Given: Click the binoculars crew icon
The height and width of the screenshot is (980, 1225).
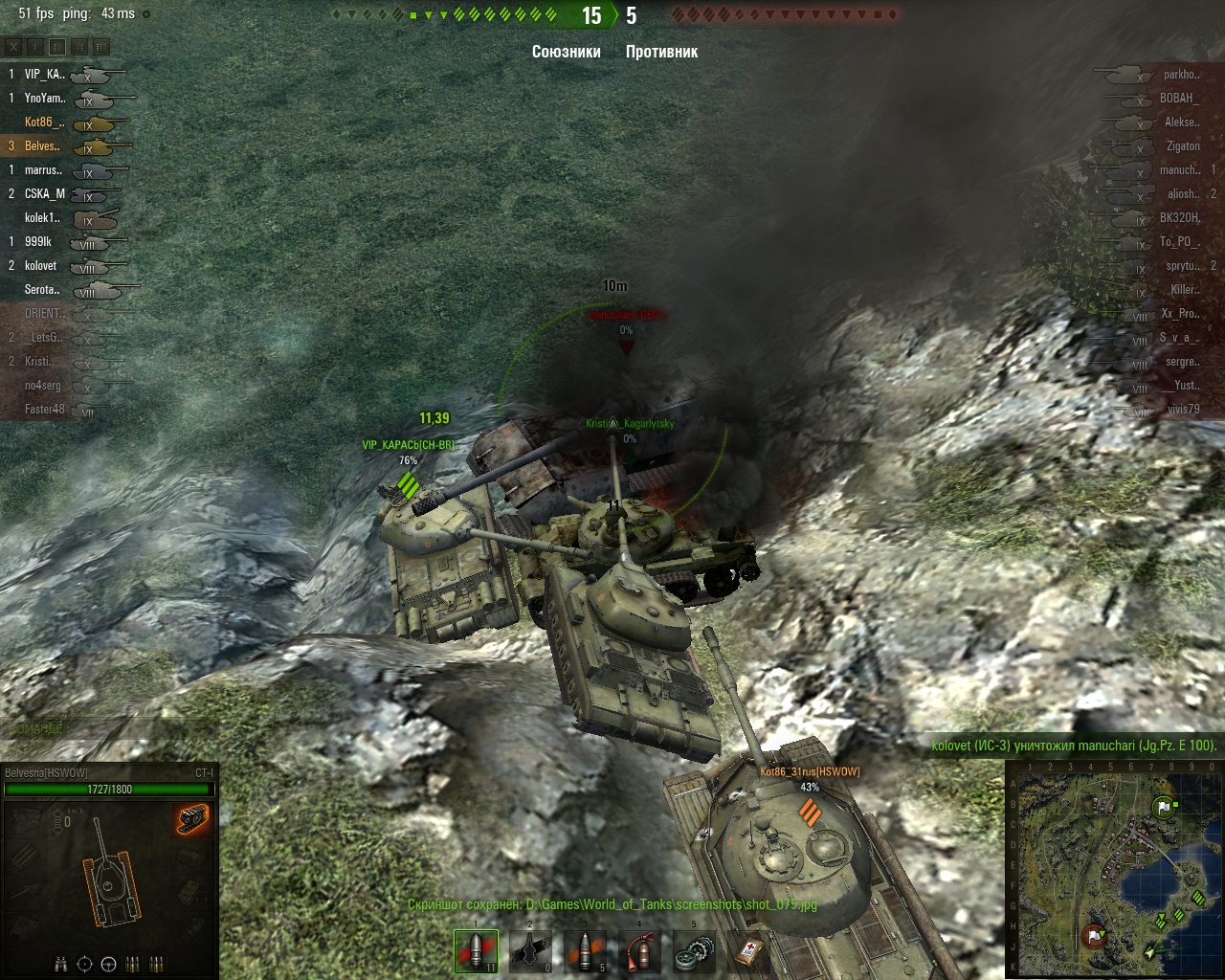Looking at the screenshot, I should pos(60,963).
